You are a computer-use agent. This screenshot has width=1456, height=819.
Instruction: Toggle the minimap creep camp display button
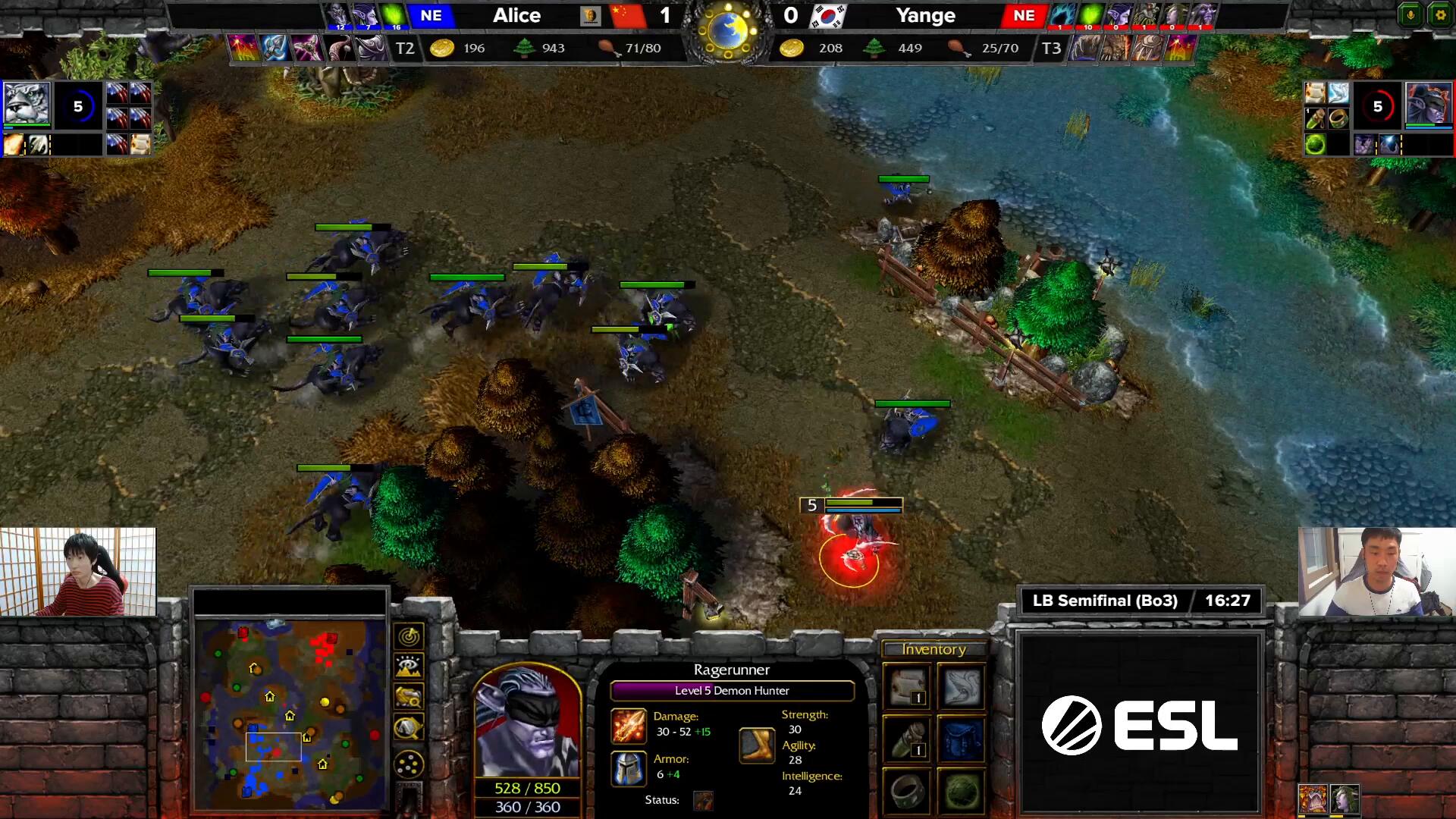[409, 728]
